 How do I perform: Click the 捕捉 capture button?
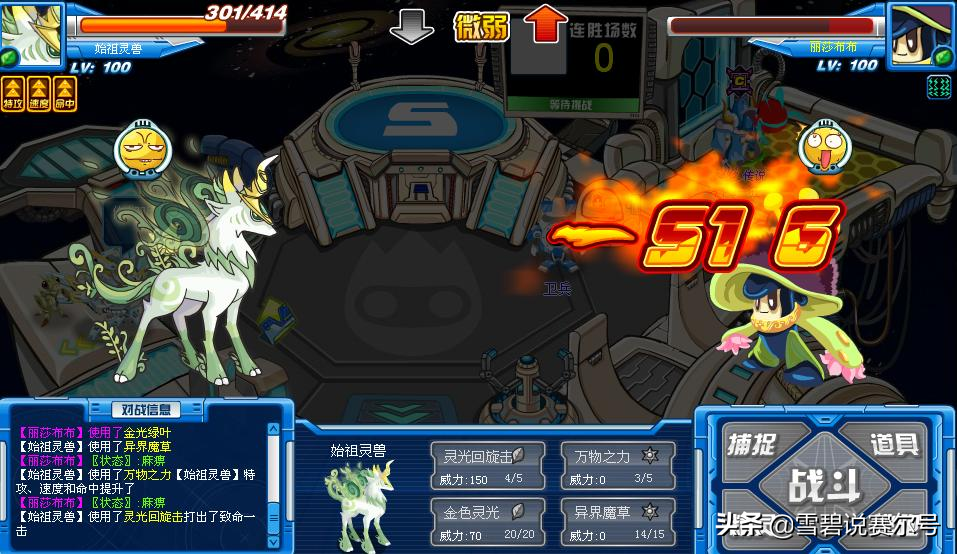(x=752, y=443)
